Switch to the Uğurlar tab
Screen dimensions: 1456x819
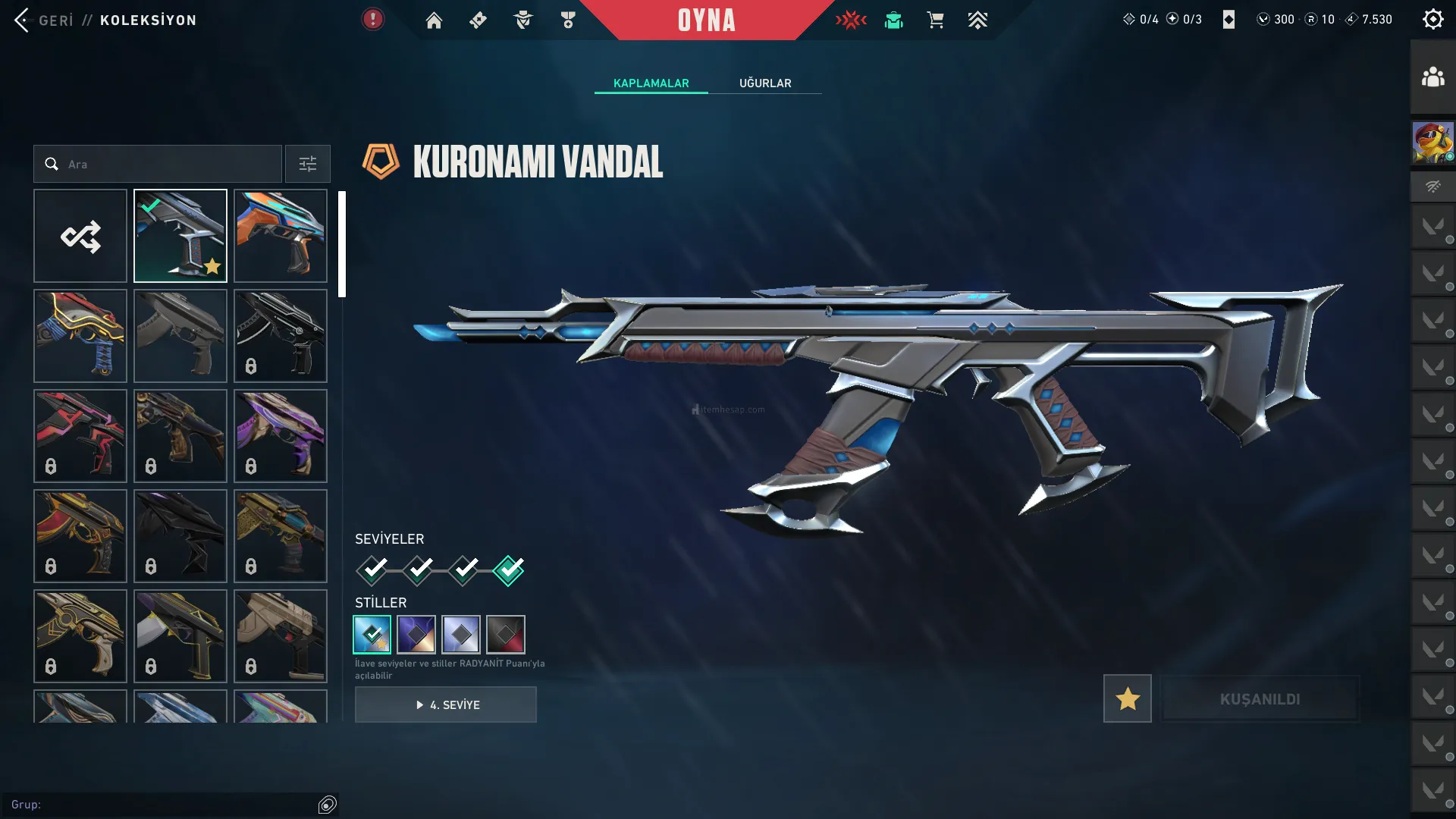pyautogui.click(x=764, y=83)
